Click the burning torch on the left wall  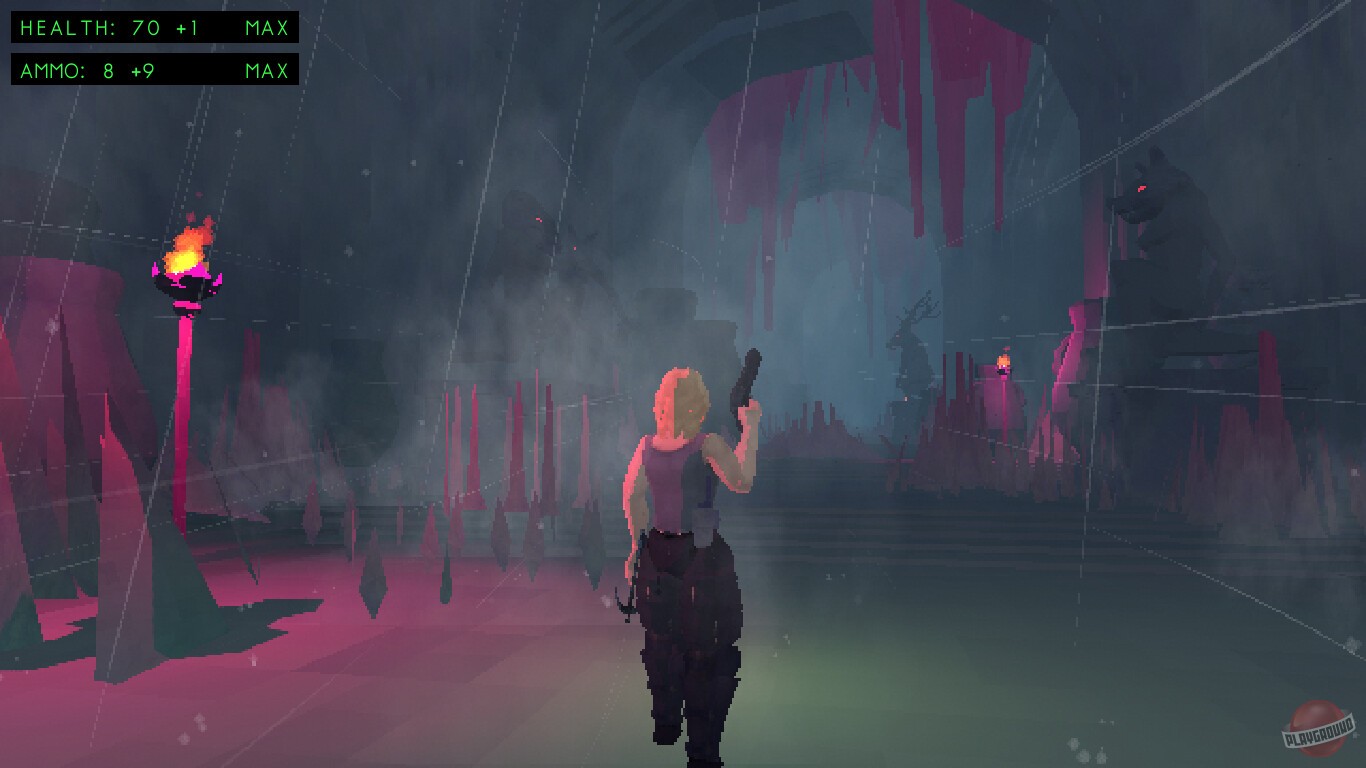point(185,265)
